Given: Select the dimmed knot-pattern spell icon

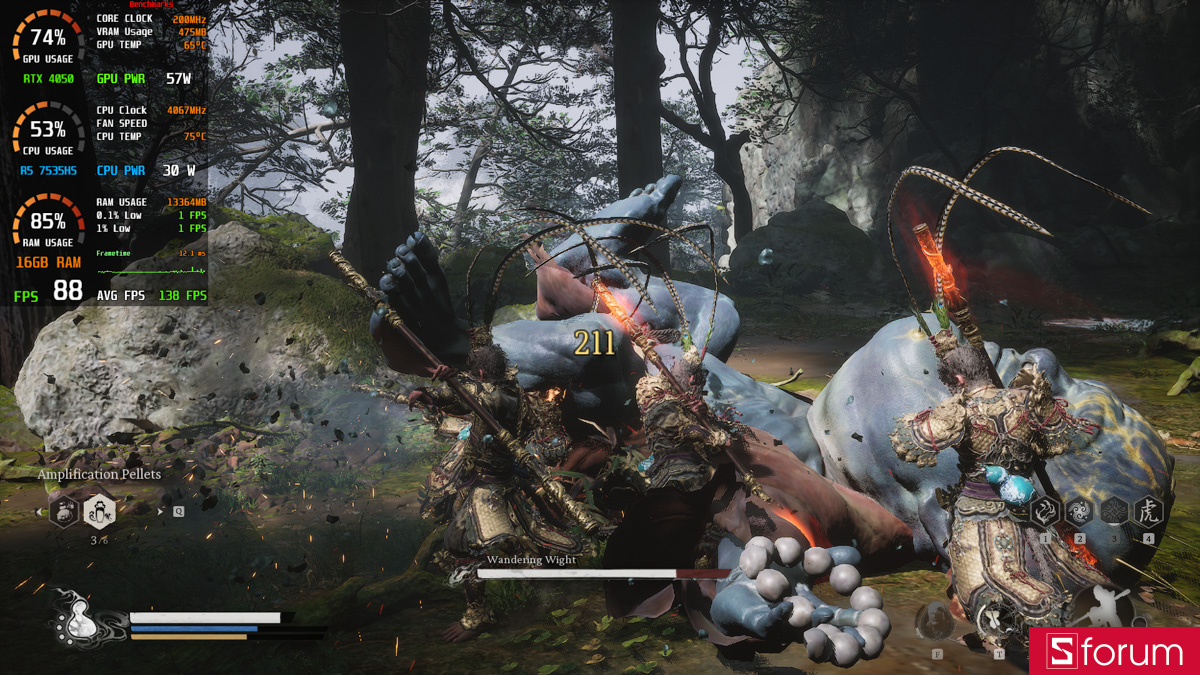Looking at the screenshot, I should 1113,512.
